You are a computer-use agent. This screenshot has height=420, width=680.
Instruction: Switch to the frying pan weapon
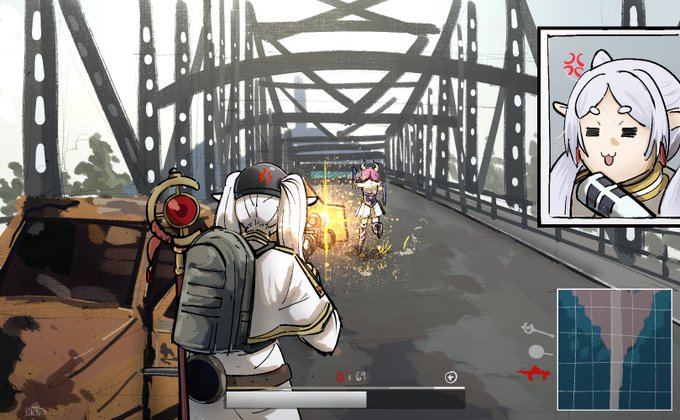click(x=539, y=351)
